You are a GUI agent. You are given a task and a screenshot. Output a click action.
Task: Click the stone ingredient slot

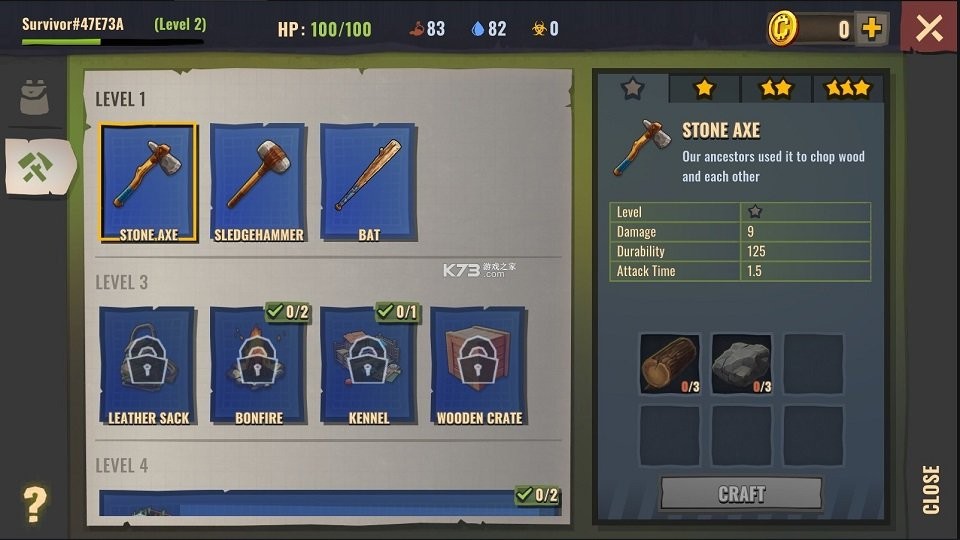point(741,364)
